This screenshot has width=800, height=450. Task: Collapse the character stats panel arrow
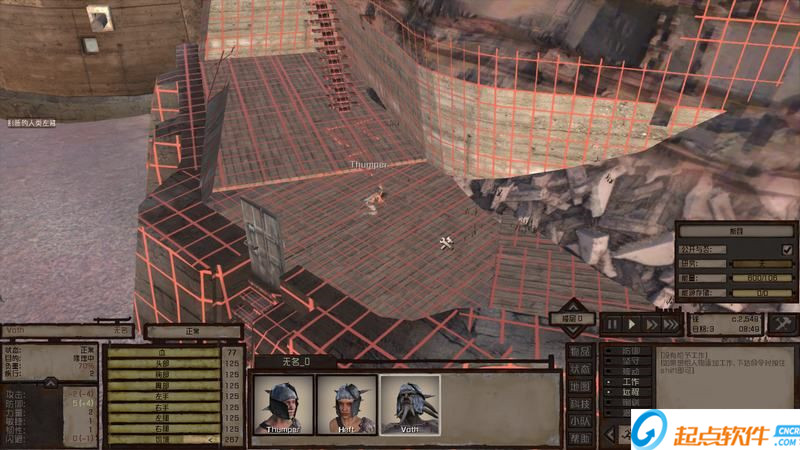[x=49, y=383]
